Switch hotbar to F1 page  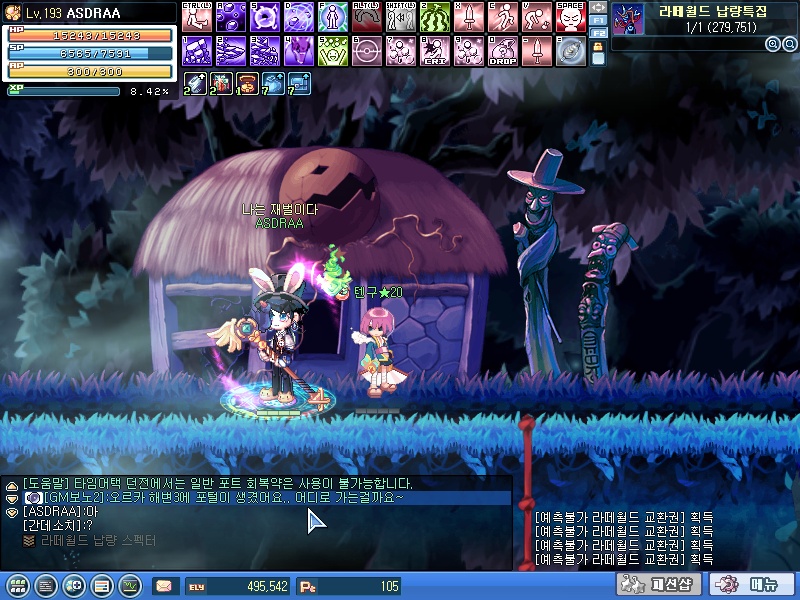[598, 20]
